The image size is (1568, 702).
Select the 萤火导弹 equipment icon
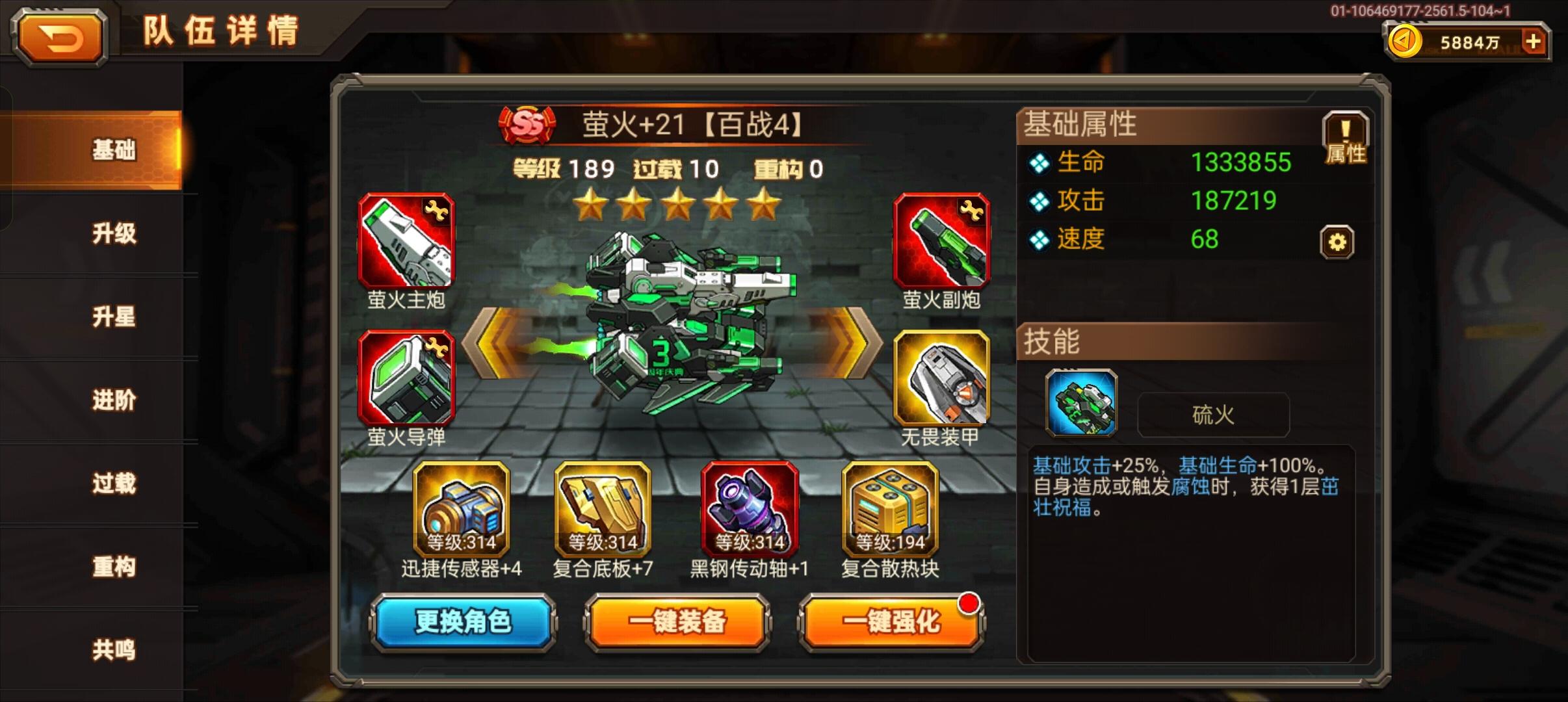[x=406, y=377]
